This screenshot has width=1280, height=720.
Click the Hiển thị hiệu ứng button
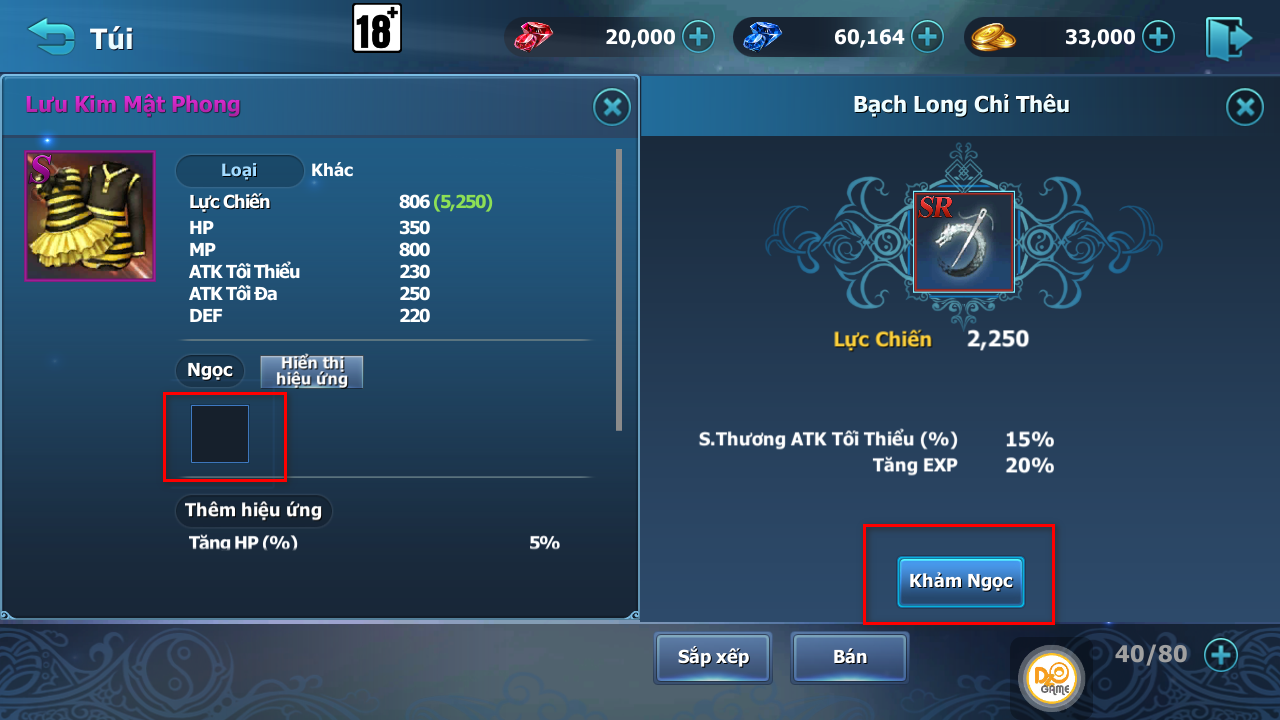312,371
